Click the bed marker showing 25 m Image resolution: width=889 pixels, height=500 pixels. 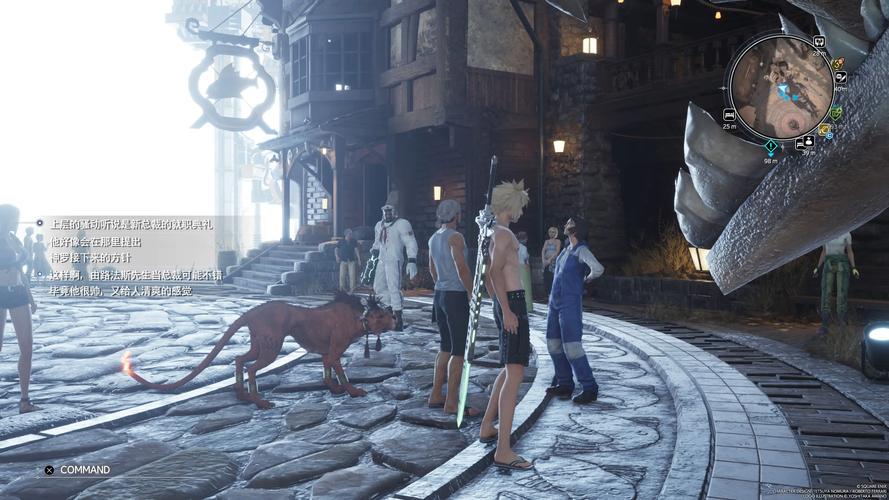[x=729, y=115]
